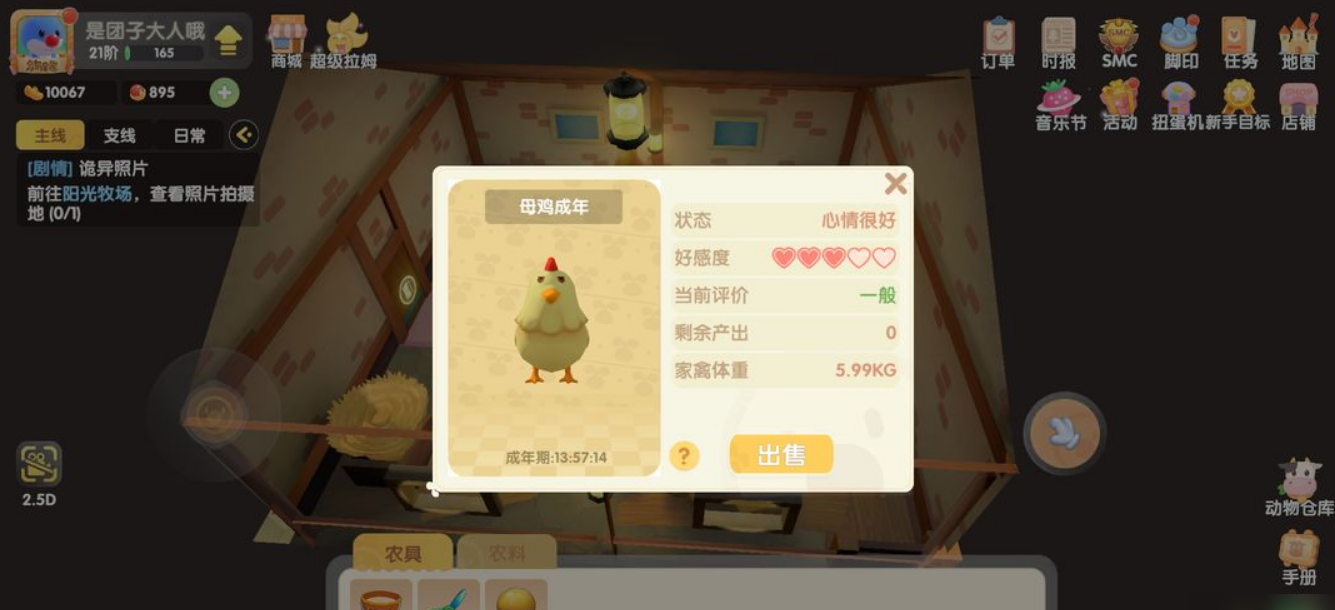Screen dimensions: 1335x610
Task: Open the 订单 orders panel
Action: [997, 42]
